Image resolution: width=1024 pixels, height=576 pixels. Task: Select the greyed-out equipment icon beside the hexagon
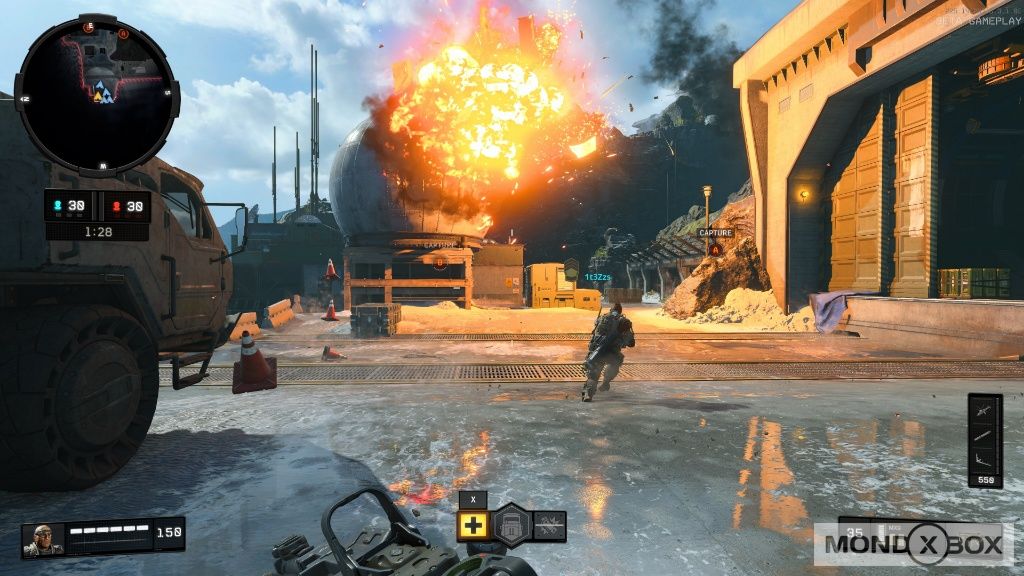click(548, 526)
